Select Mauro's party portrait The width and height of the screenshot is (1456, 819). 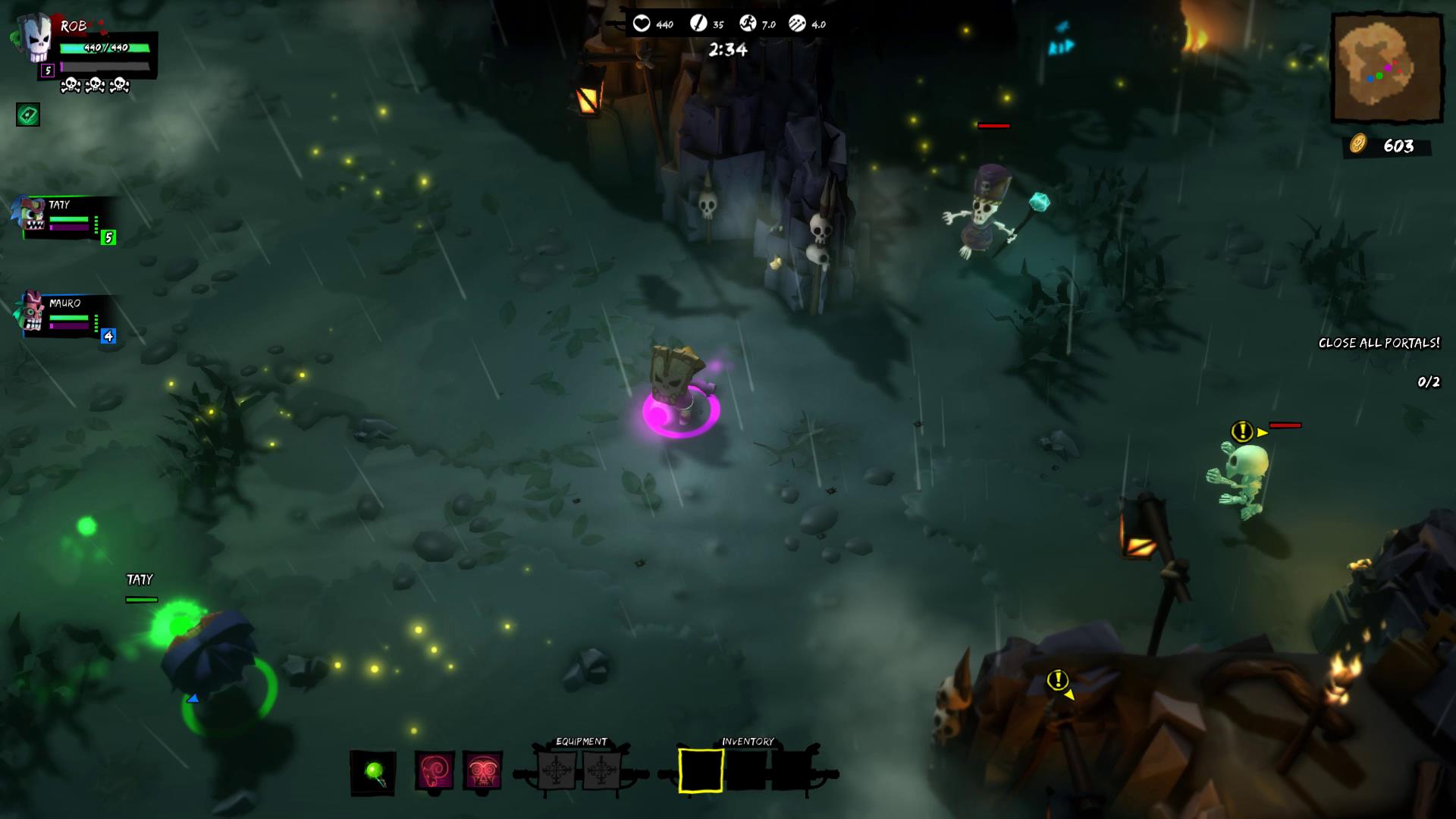pyautogui.click(x=31, y=312)
